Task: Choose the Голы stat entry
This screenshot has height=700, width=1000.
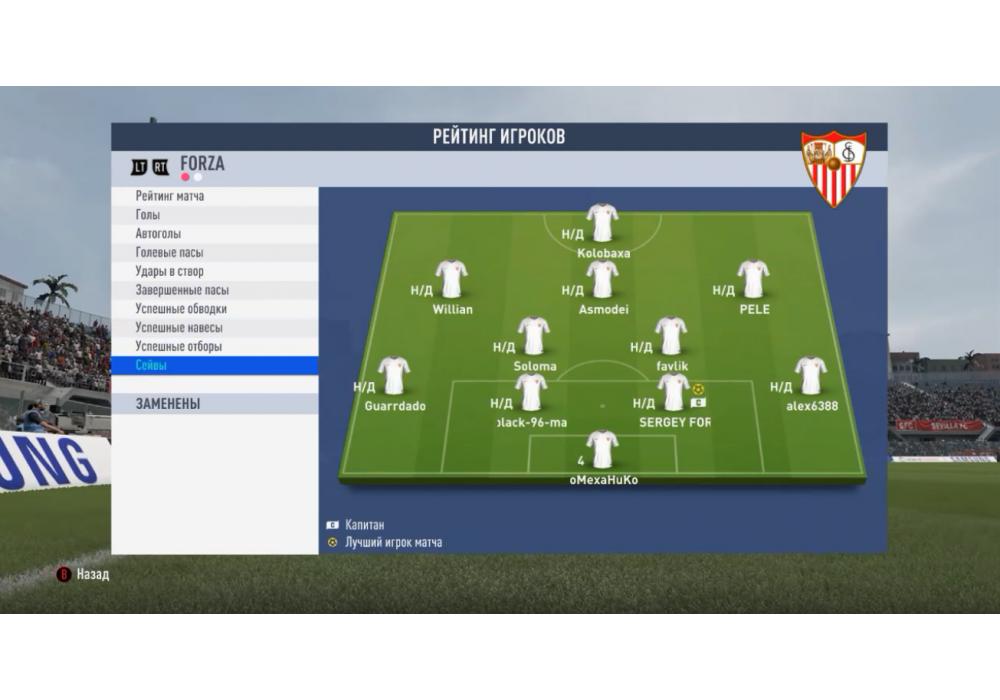Action: tap(148, 215)
